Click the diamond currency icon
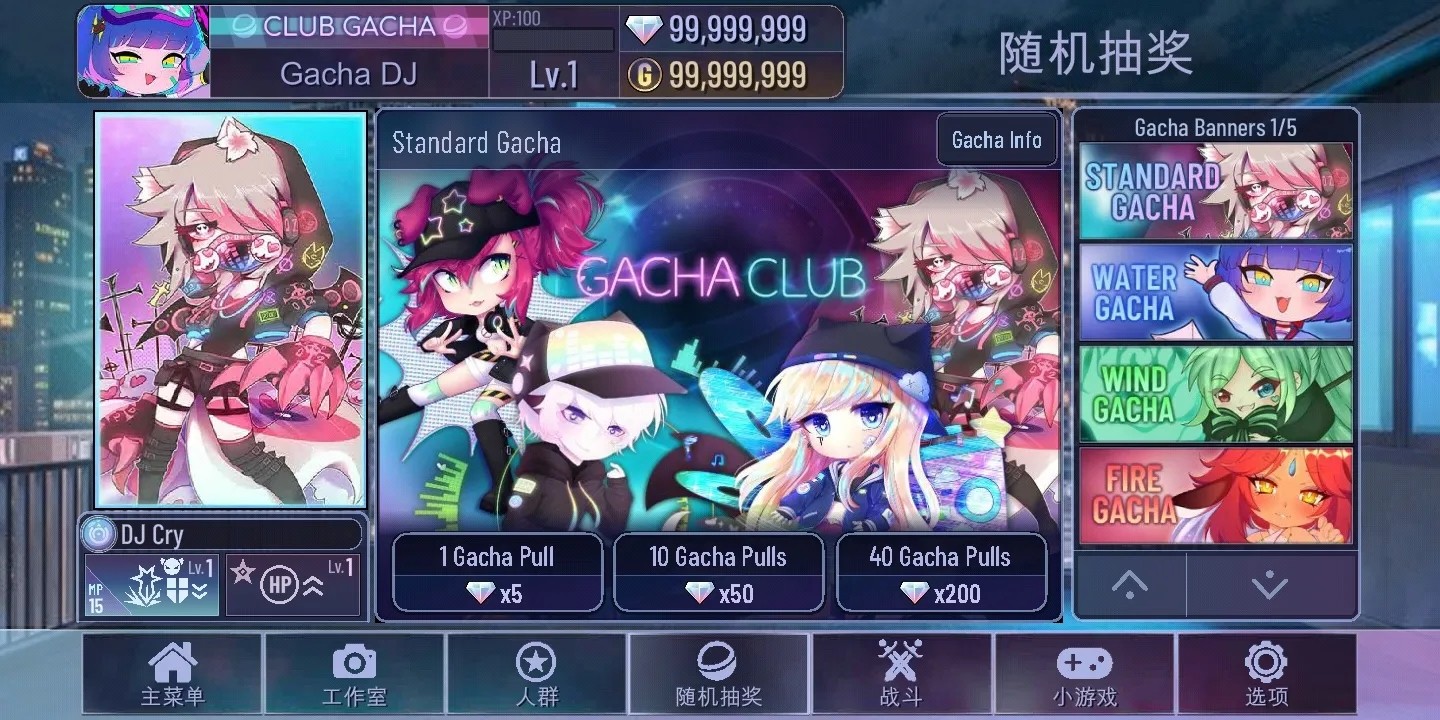This screenshot has width=1440, height=720. (x=644, y=29)
